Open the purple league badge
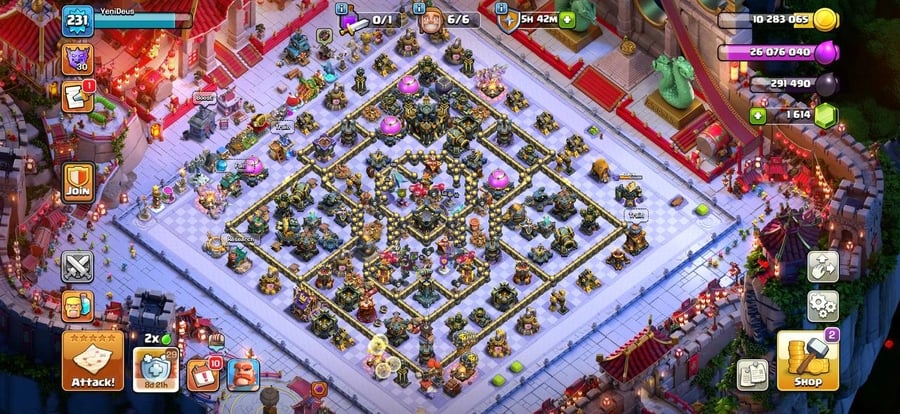 click(x=76, y=57)
